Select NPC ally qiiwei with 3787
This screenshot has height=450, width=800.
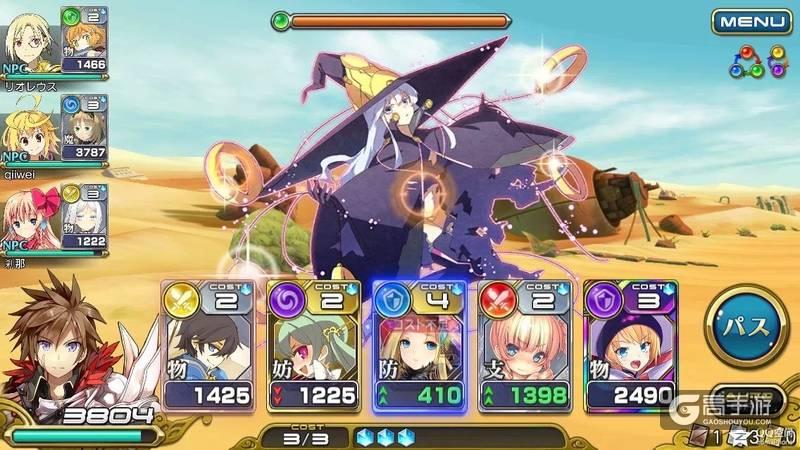pos(55,130)
